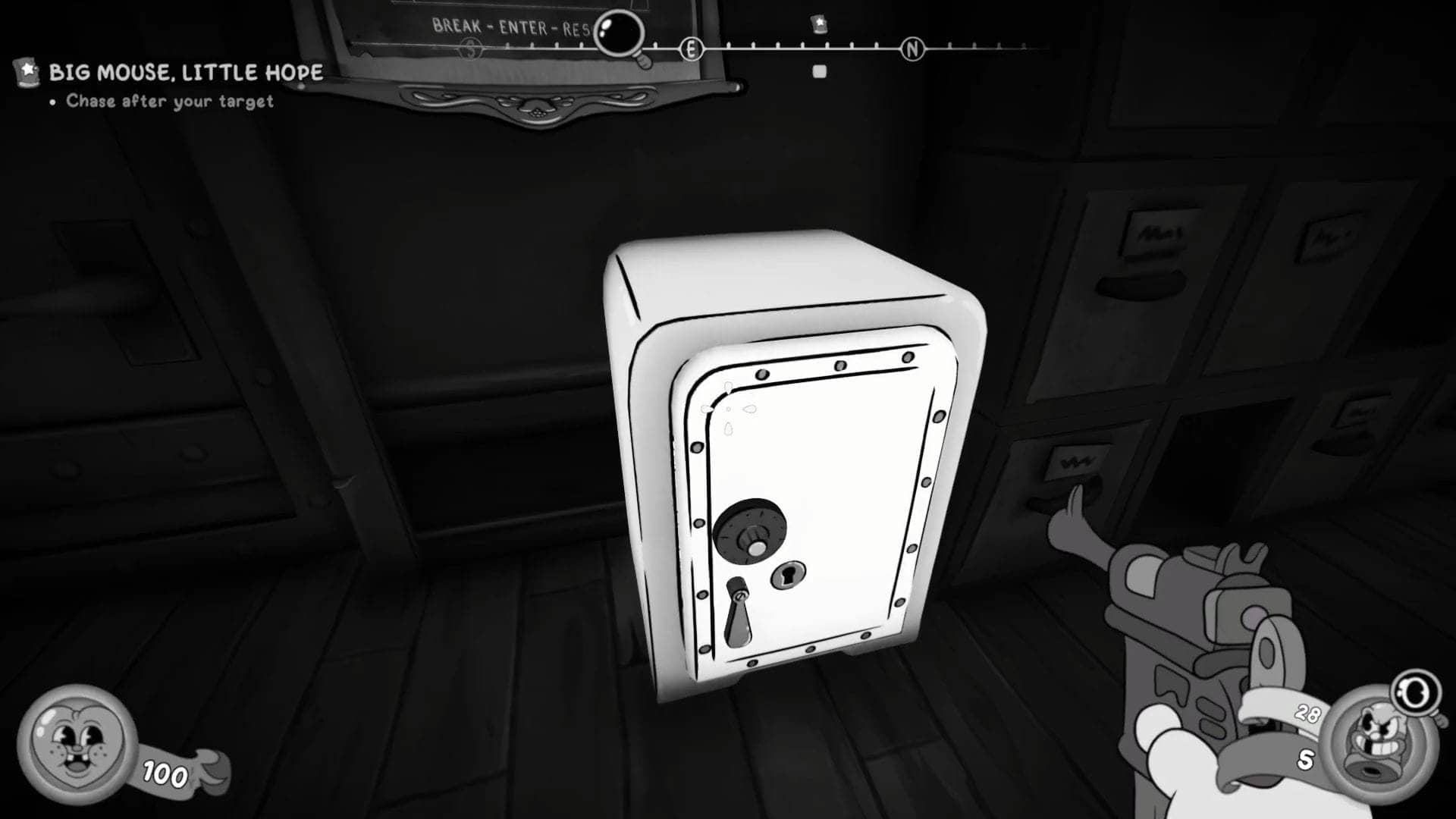Select the BIG MOUSE, LITTLE HOPE objective title
Viewport: 1456px width, 819px height.
click(x=186, y=73)
